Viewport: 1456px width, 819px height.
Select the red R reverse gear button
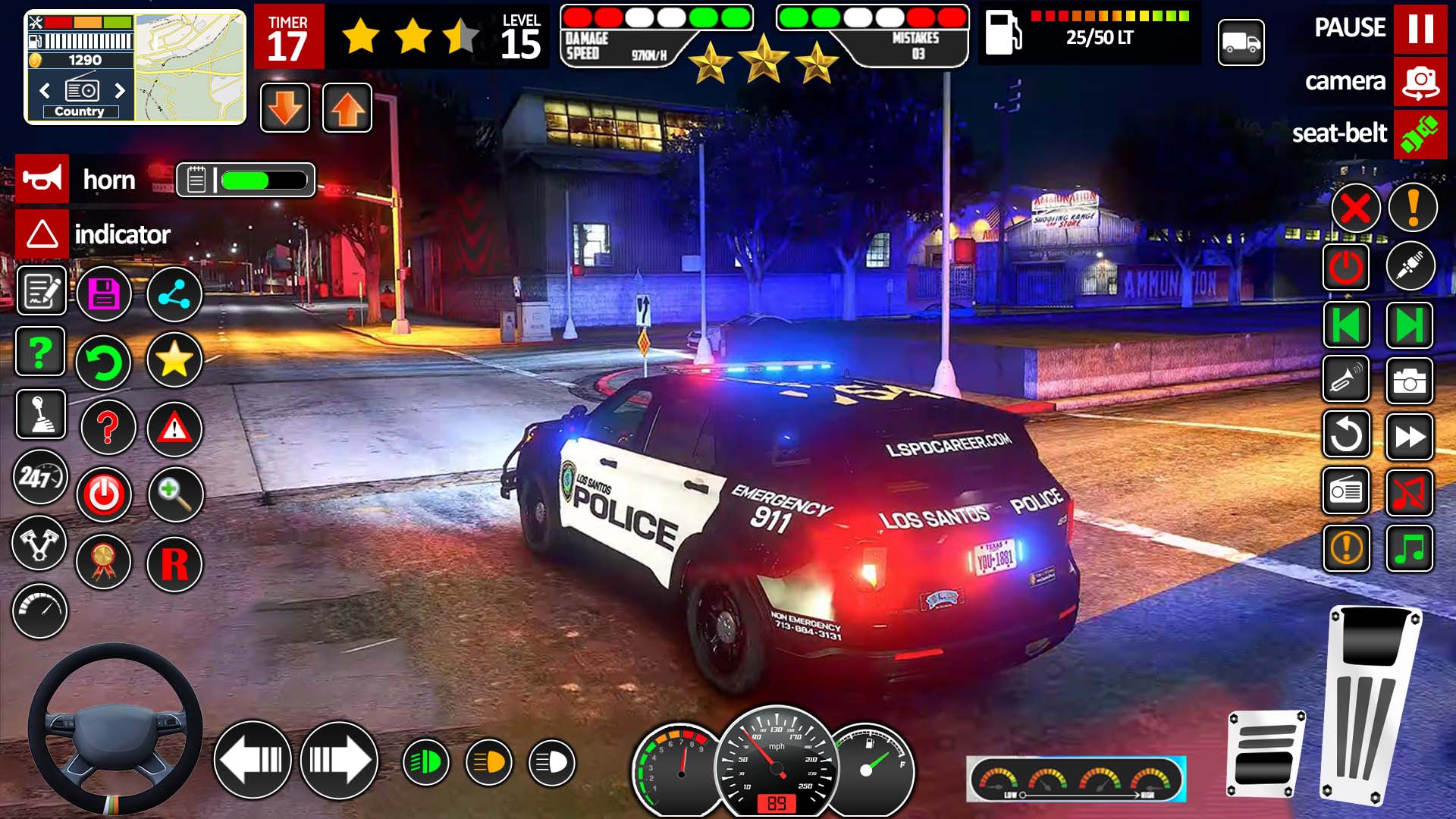tap(174, 563)
